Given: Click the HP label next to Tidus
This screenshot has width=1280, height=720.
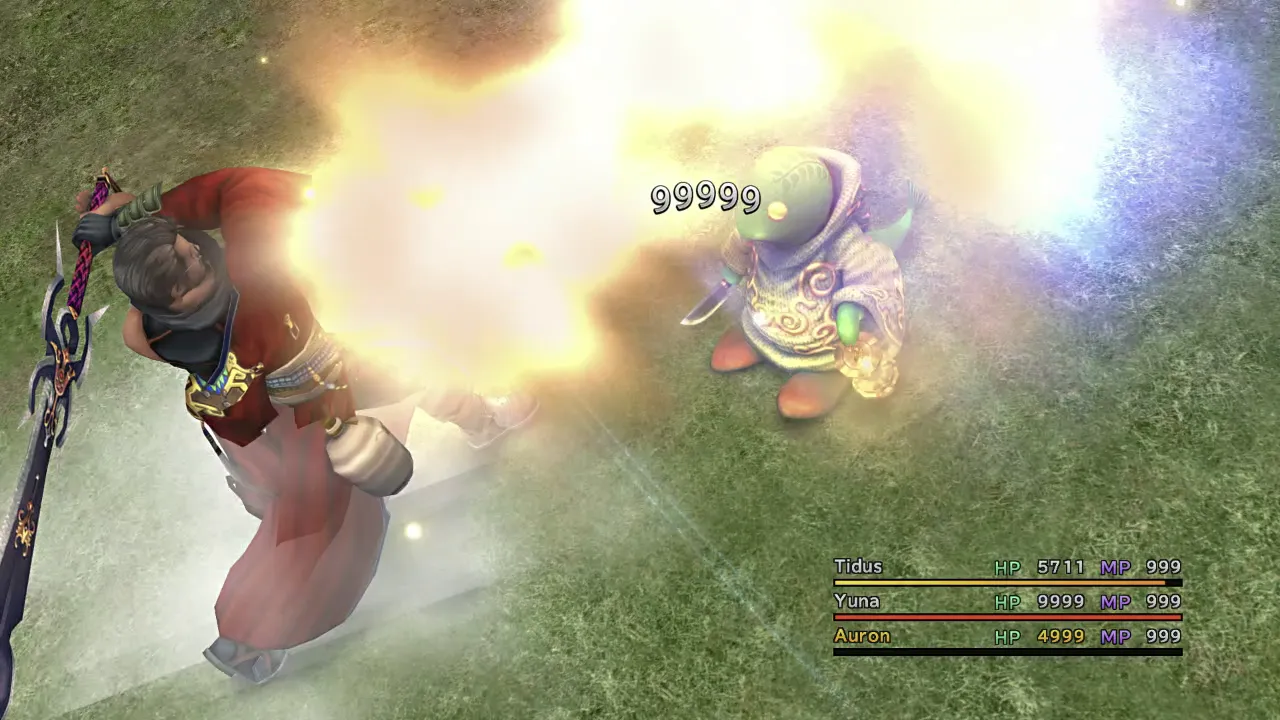Looking at the screenshot, I should click(x=1007, y=567).
